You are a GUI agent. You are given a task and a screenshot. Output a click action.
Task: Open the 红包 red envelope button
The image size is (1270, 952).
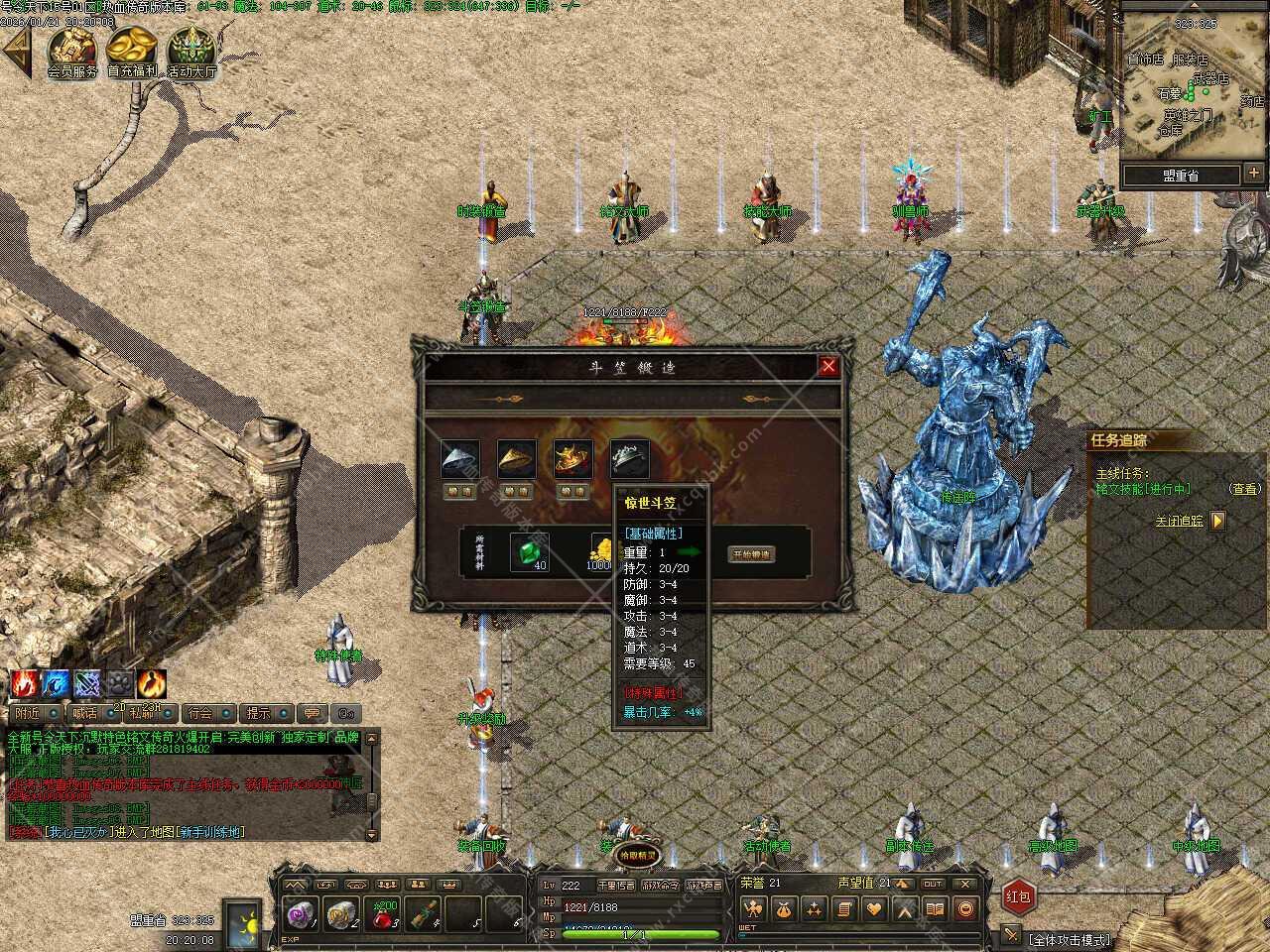pyautogui.click(x=1019, y=896)
